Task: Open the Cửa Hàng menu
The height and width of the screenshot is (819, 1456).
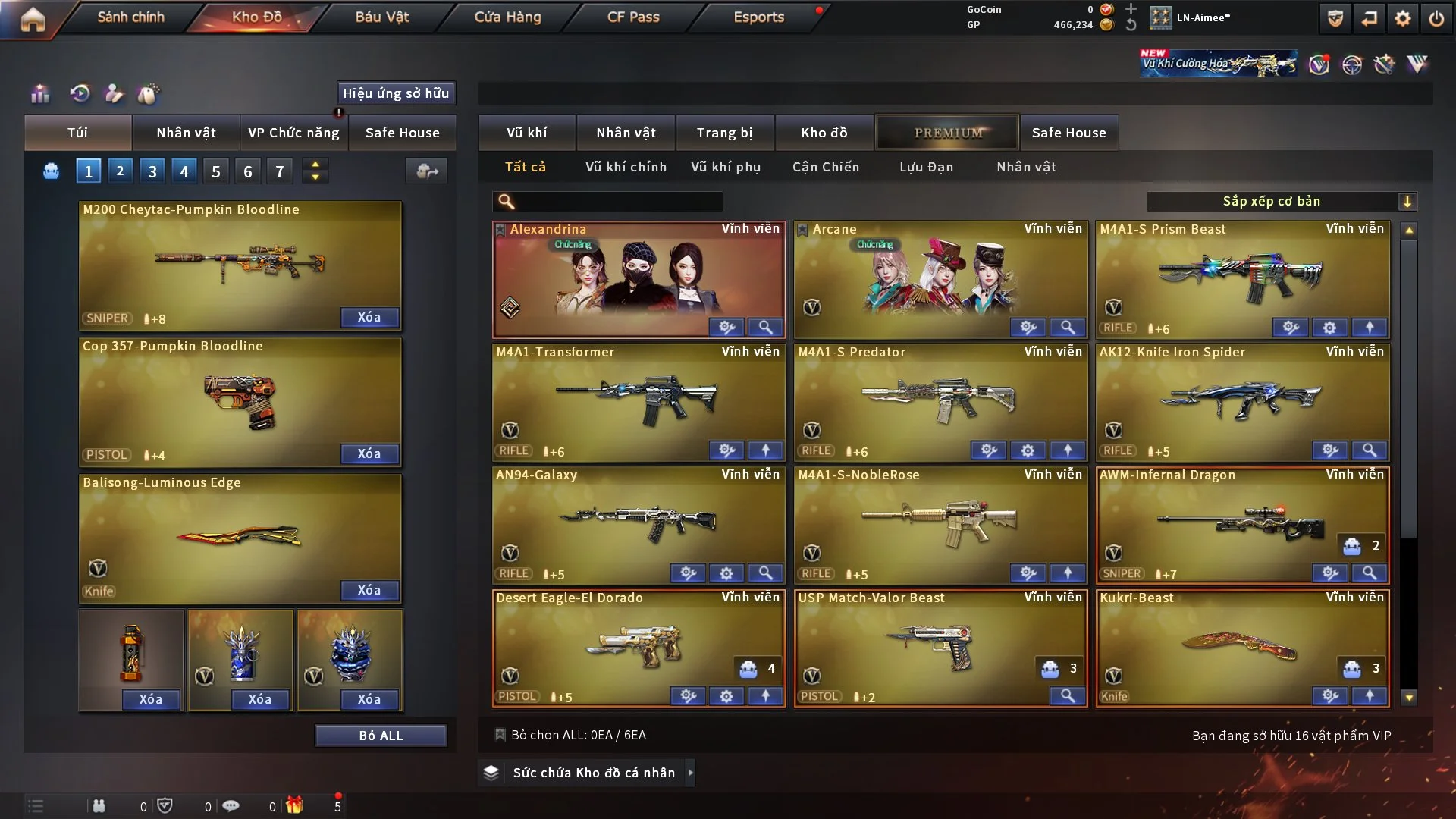Action: click(x=507, y=17)
